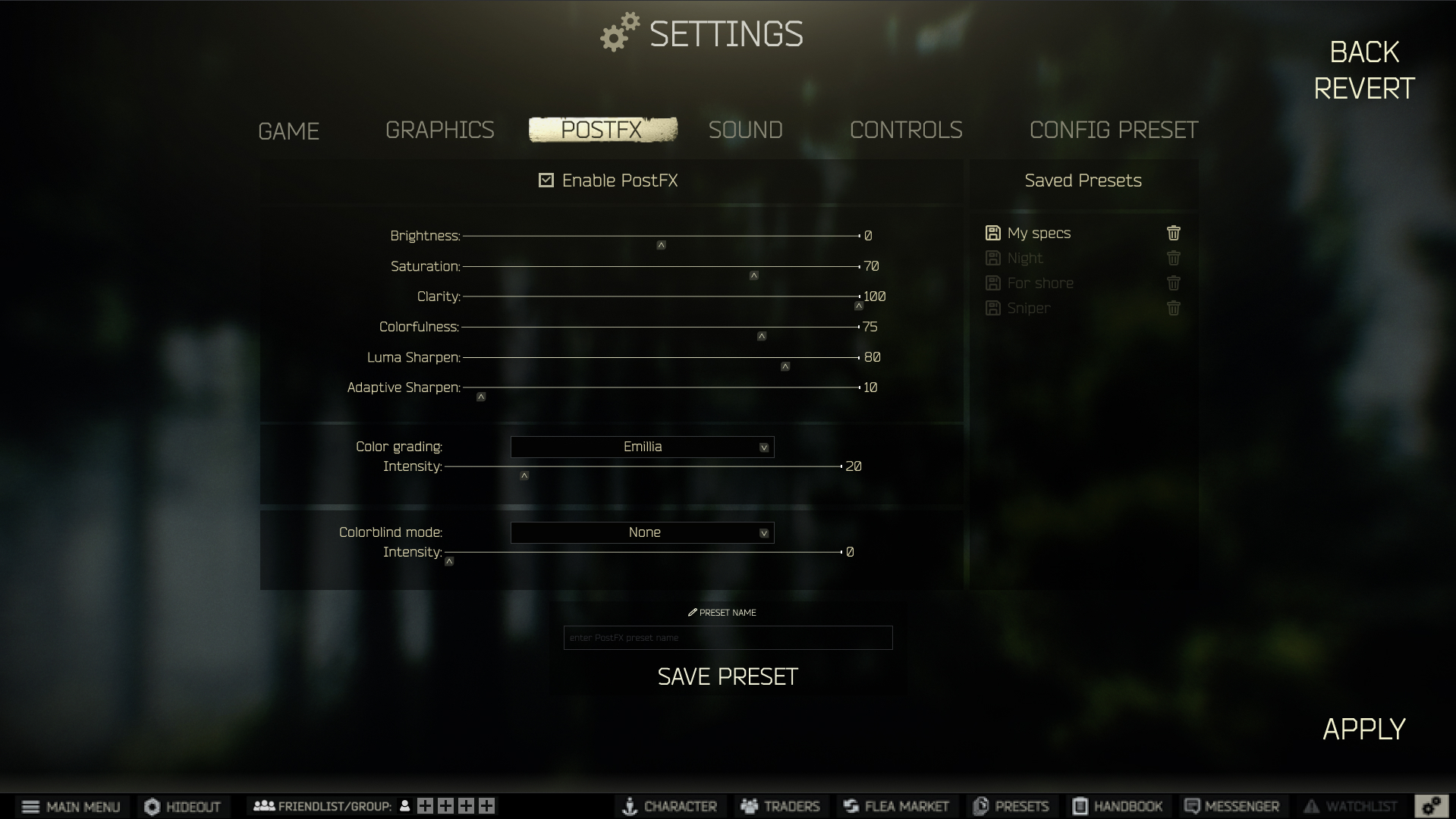The width and height of the screenshot is (1456, 819).
Task: Click the PostFX preset name input field
Action: coord(727,638)
